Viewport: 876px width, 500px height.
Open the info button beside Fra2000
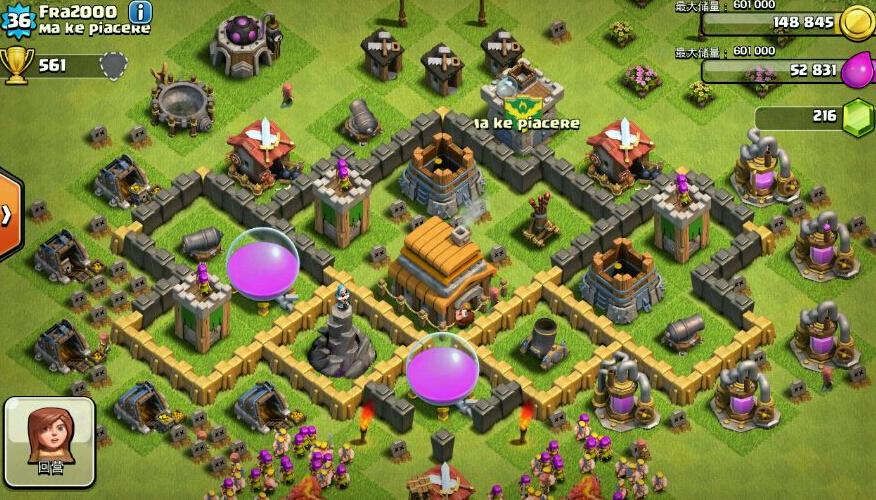[x=141, y=12]
